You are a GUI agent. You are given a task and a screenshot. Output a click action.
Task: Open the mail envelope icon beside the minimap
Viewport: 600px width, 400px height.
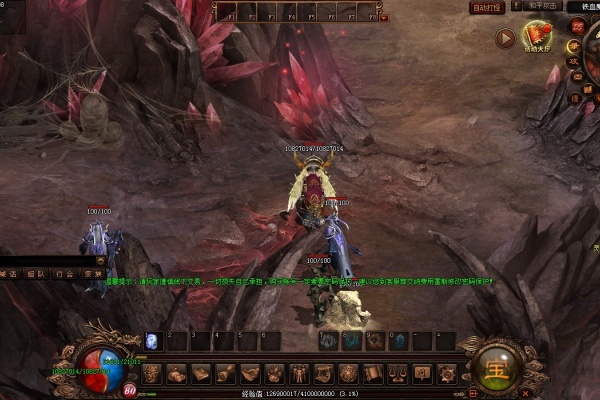click(575, 75)
